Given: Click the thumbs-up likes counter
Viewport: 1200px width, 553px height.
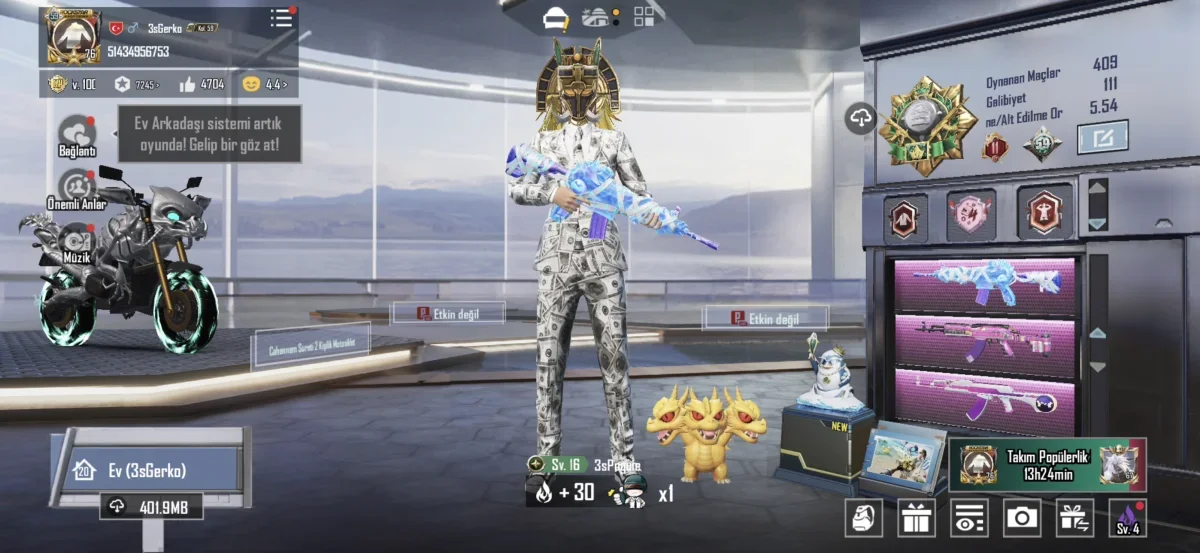Looking at the screenshot, I should coord(203,84).
